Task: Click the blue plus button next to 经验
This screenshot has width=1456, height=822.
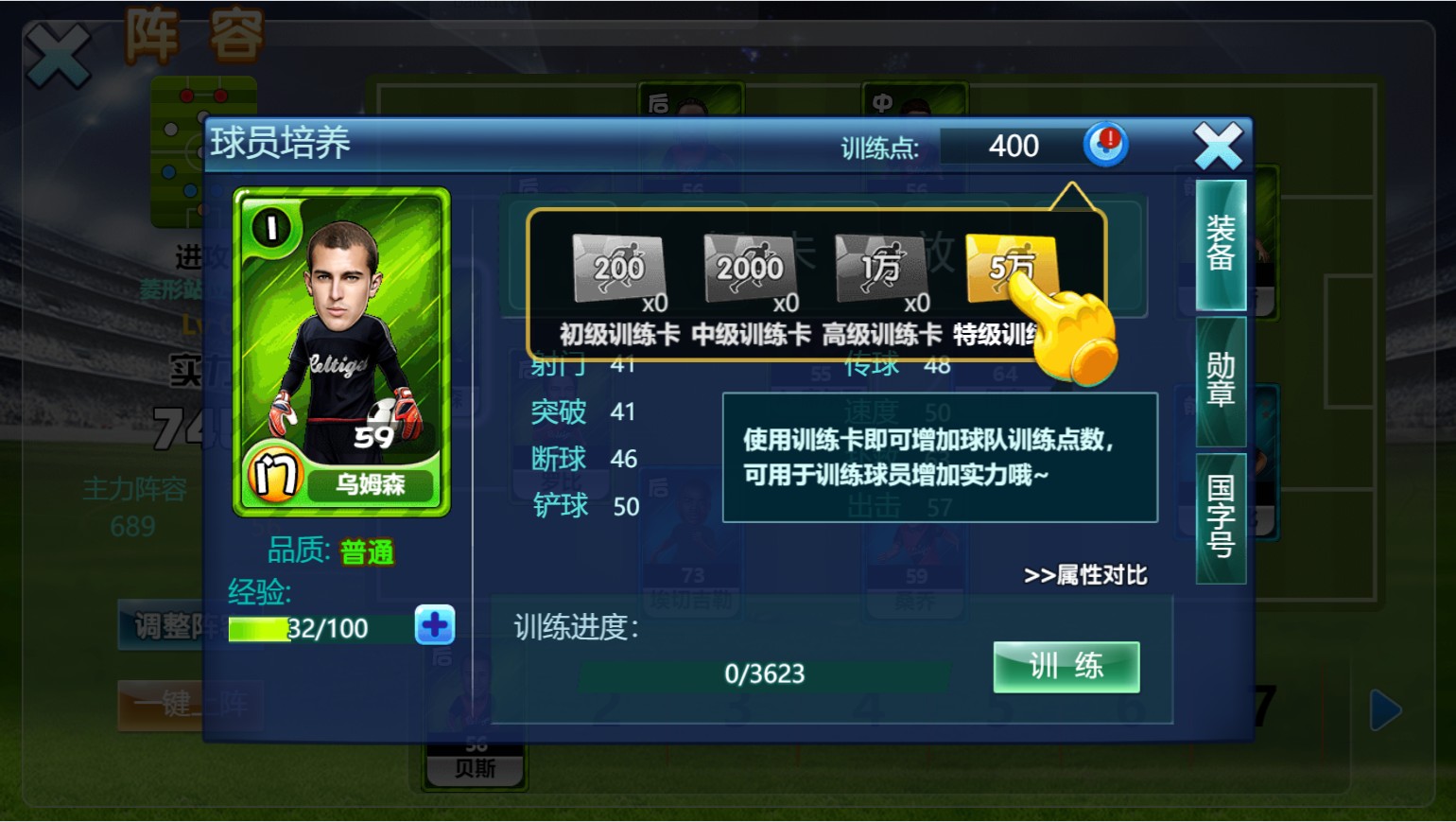Action: coord(435,626)
